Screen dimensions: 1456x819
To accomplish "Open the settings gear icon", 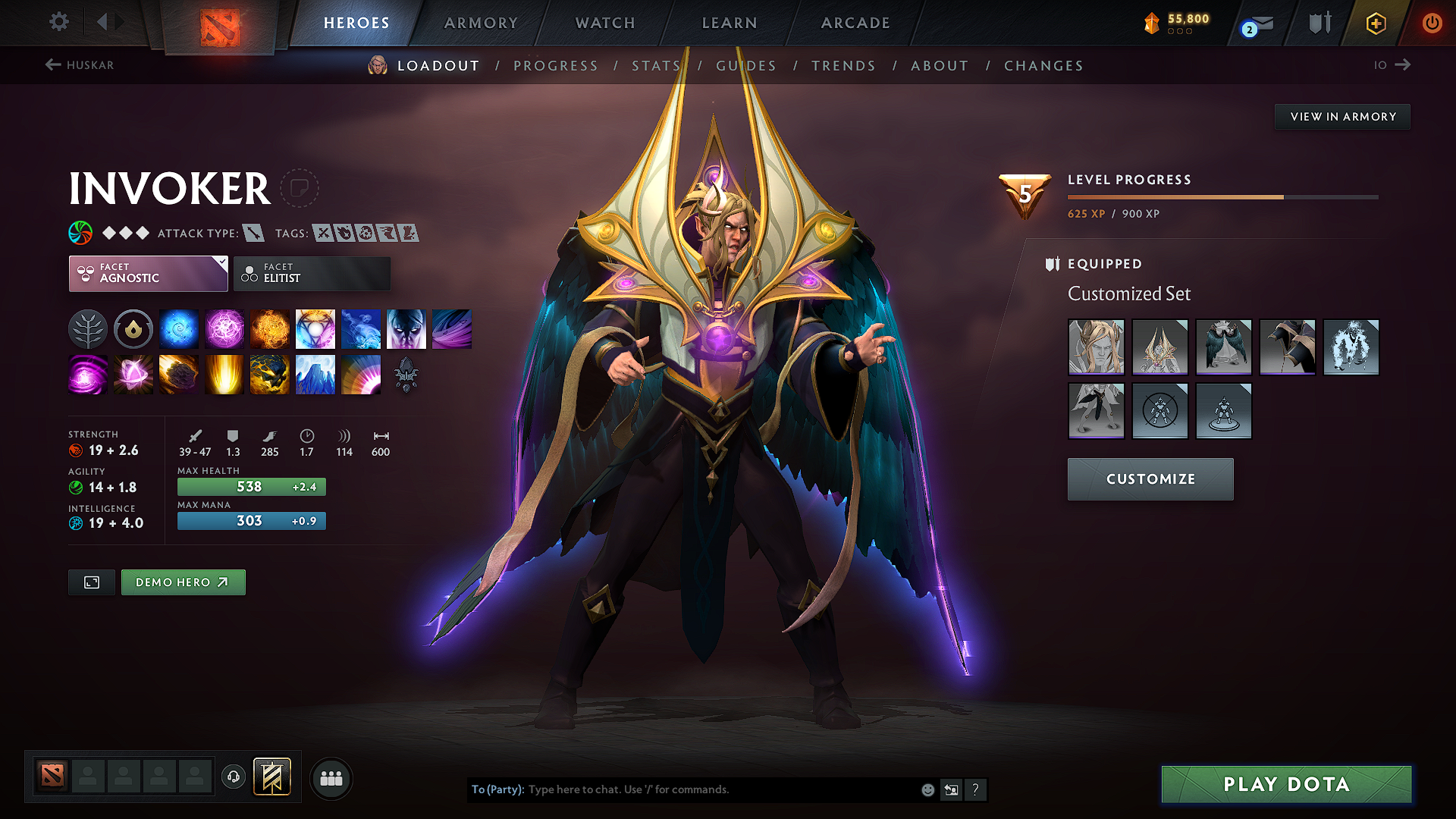I will point(58,22).
